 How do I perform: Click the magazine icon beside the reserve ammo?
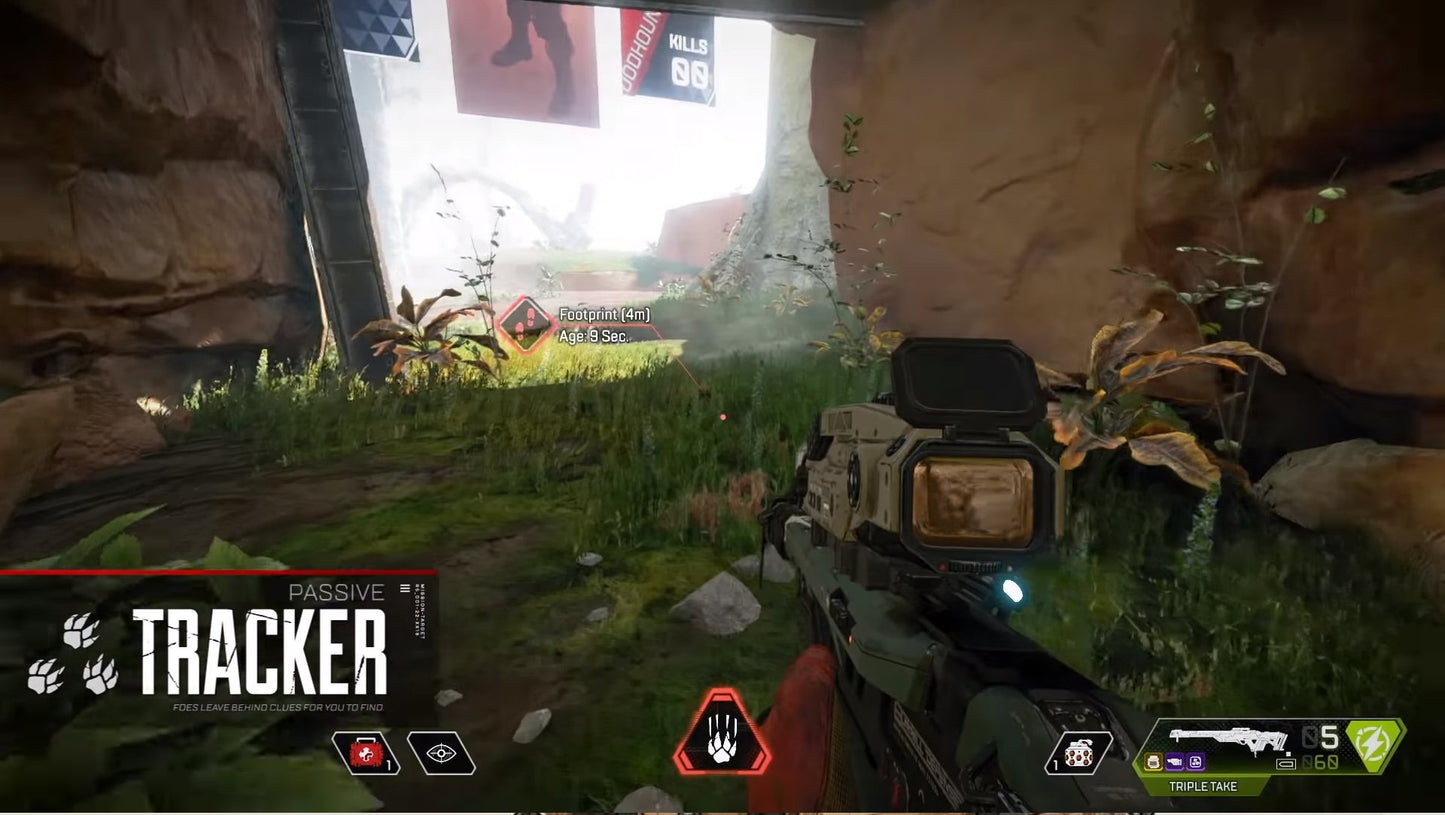click(1287, 763)
